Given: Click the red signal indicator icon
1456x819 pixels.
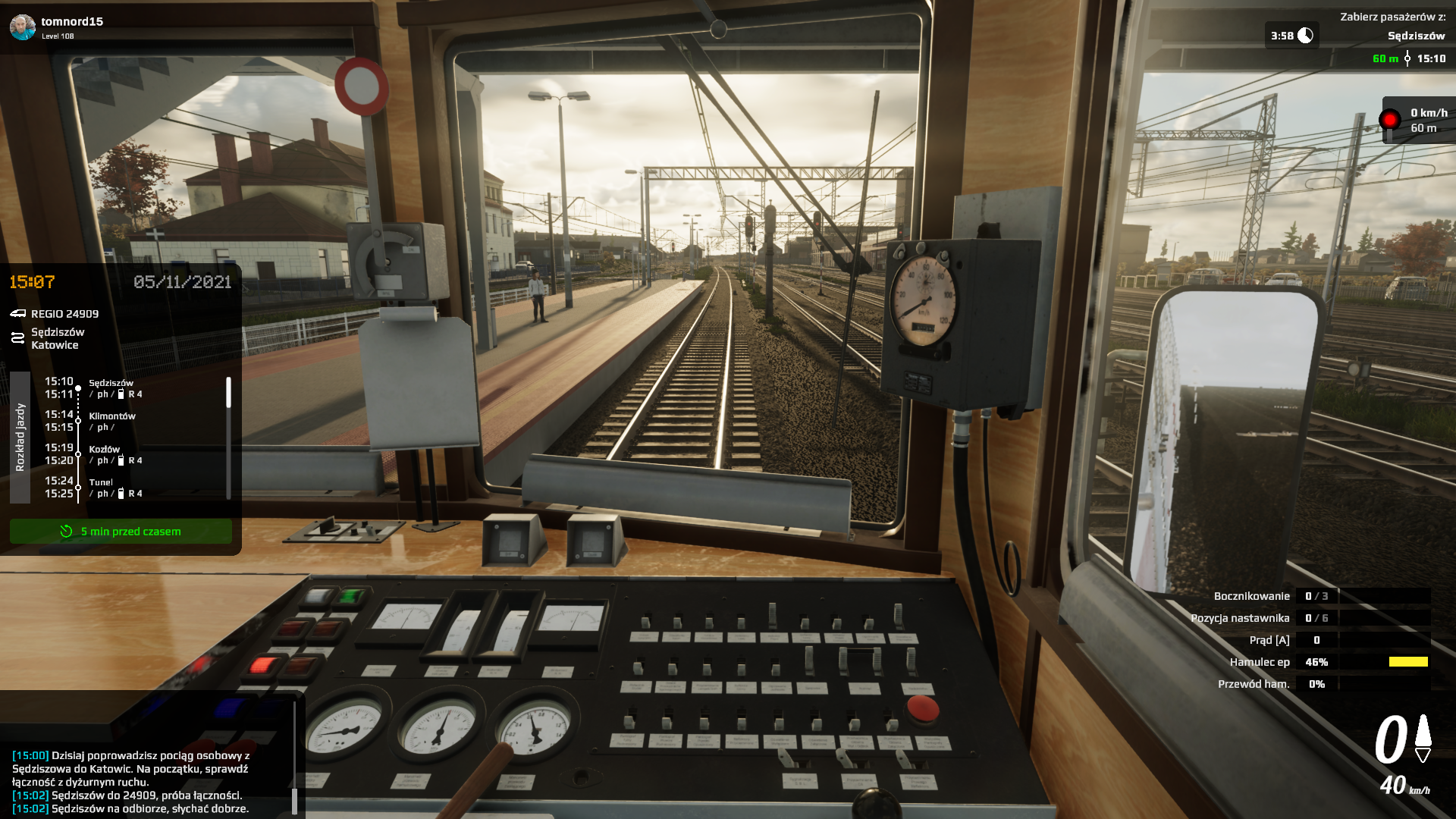Looking at the screenshot, I should 1389,120.
